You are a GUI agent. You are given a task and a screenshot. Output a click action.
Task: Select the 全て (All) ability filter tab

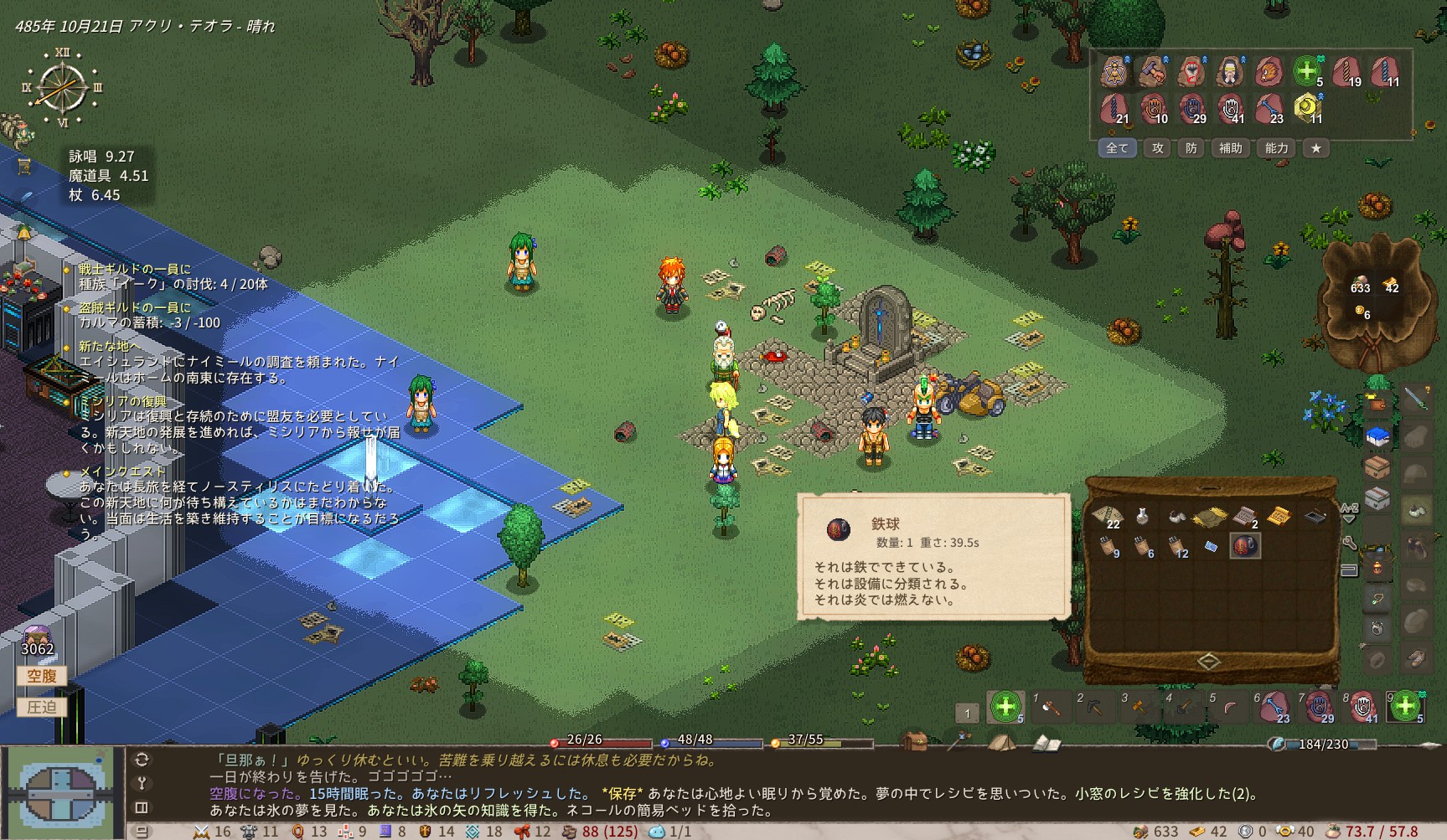[1117, 148]
